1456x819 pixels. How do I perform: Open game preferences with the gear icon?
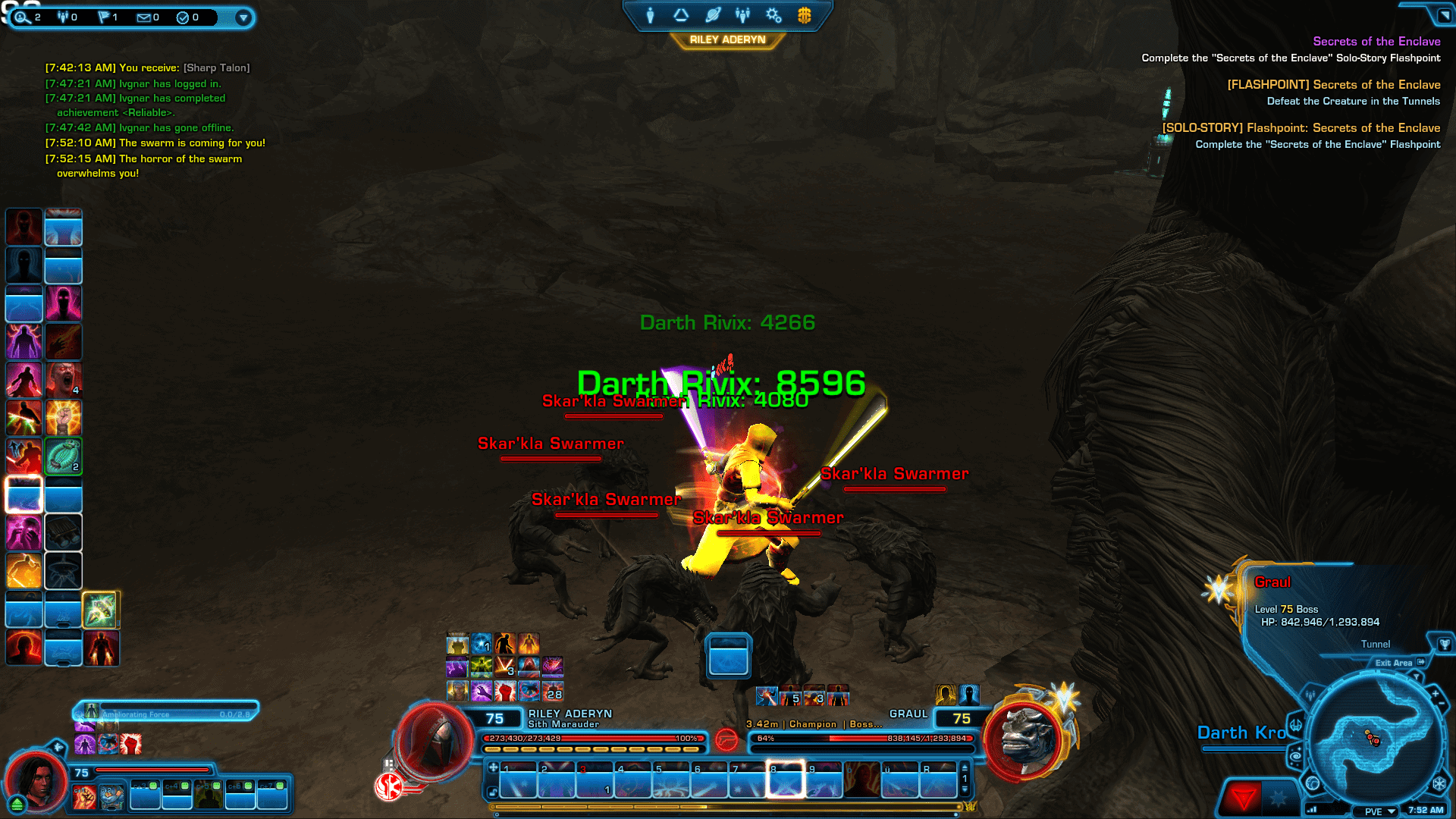click(x=773, y=15)
